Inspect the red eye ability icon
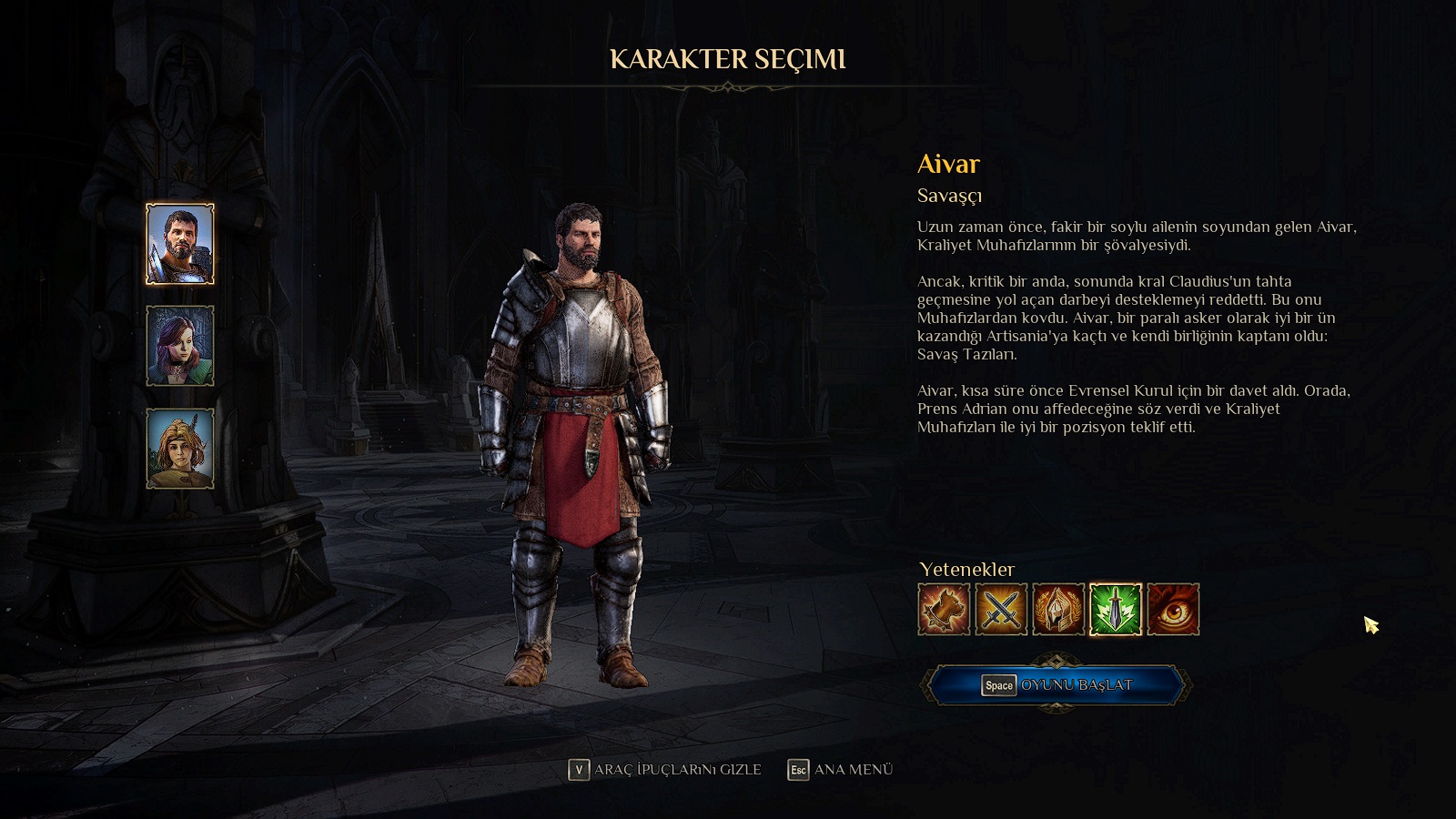This screenshot has height=819, width=1456. [1173, 610]
